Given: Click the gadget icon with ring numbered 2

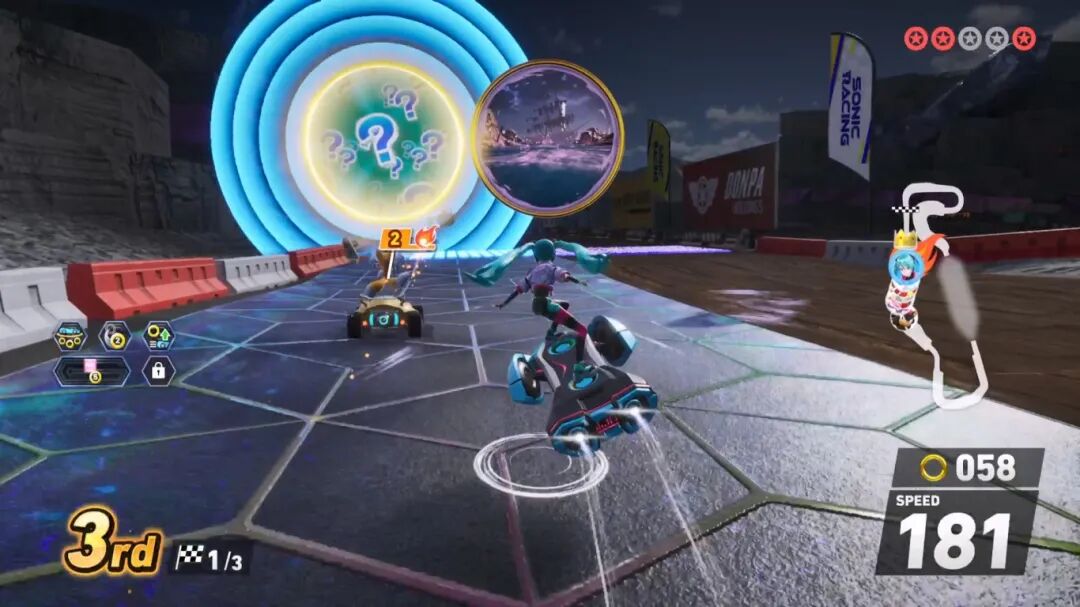Looking at the screenshot, I should click(113, 336).
